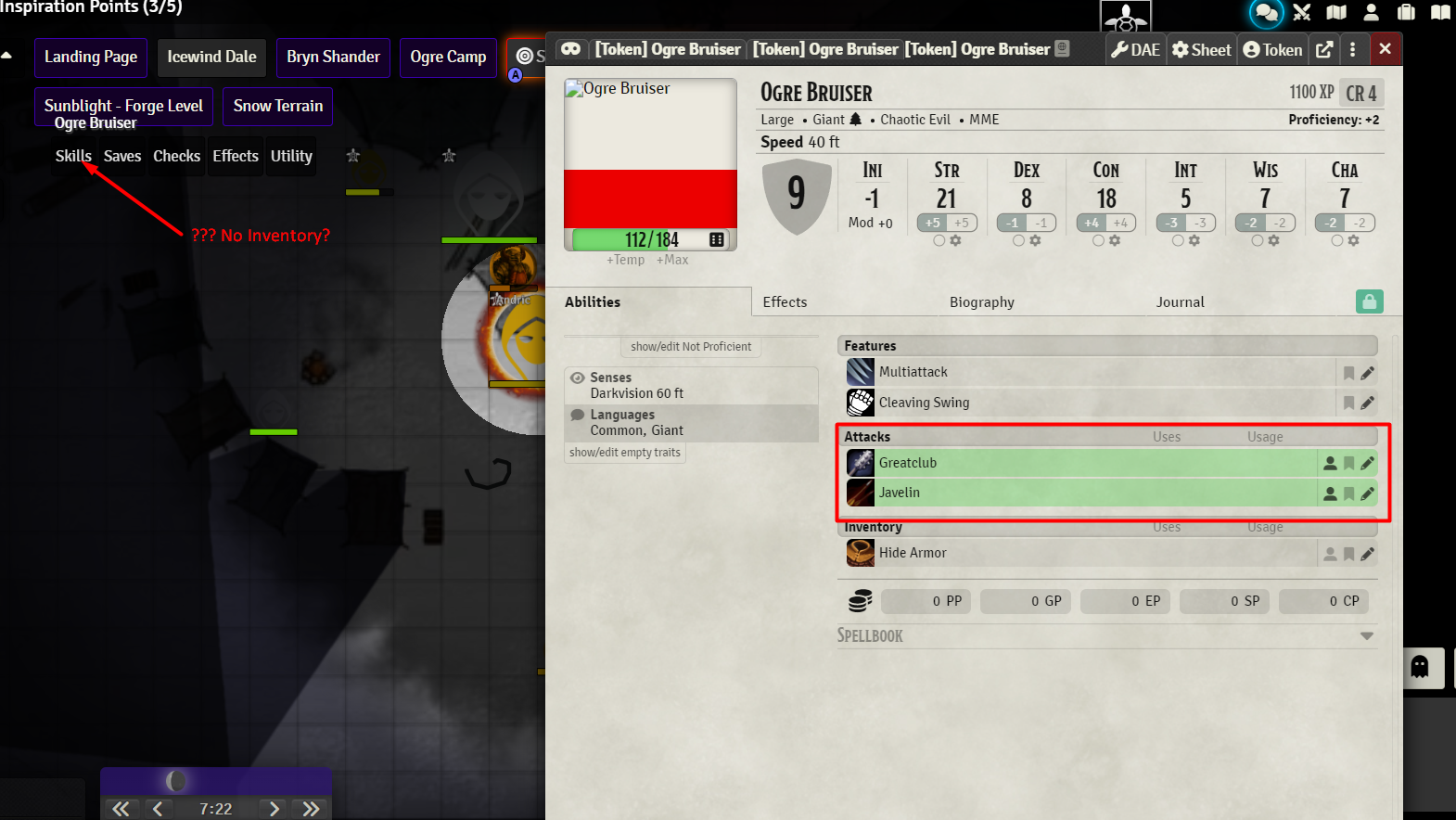This screenshot has width=1456, height=820.
Task: Open the Scenes directory map icon
Action: tap(1336, 13)
